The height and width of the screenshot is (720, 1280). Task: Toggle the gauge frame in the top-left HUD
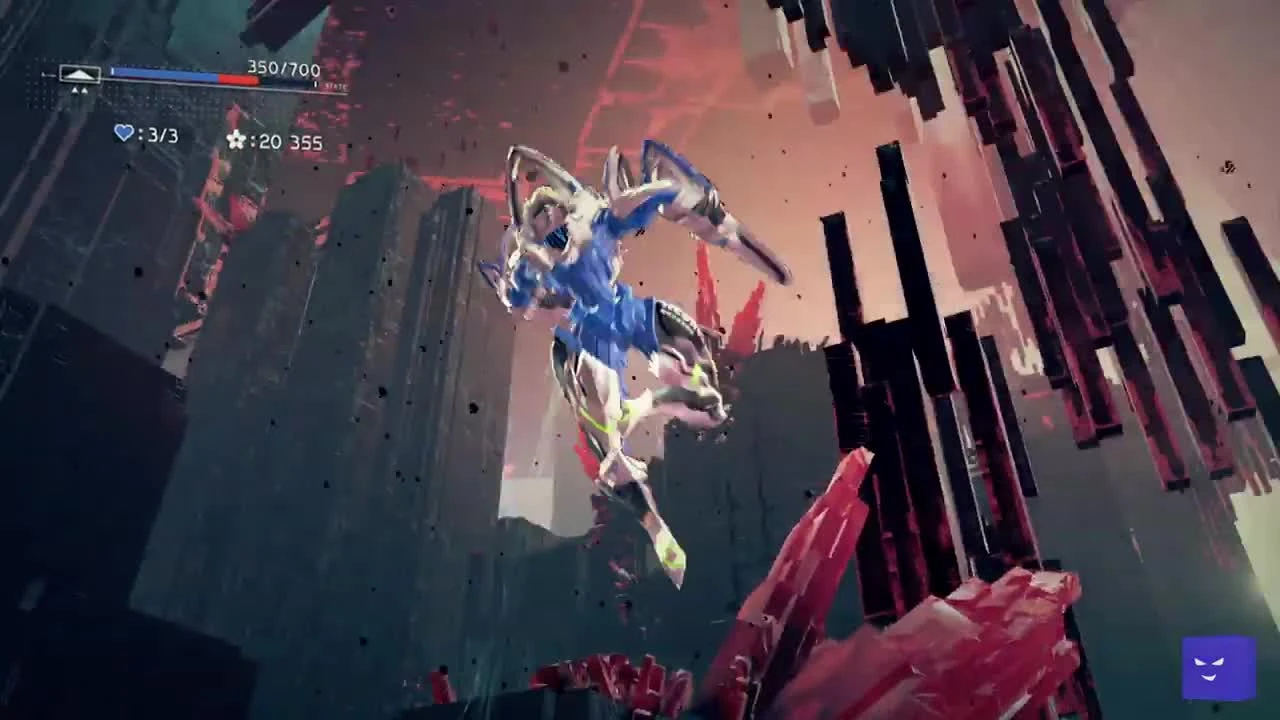pyautogui.click(x=79, y=74)
